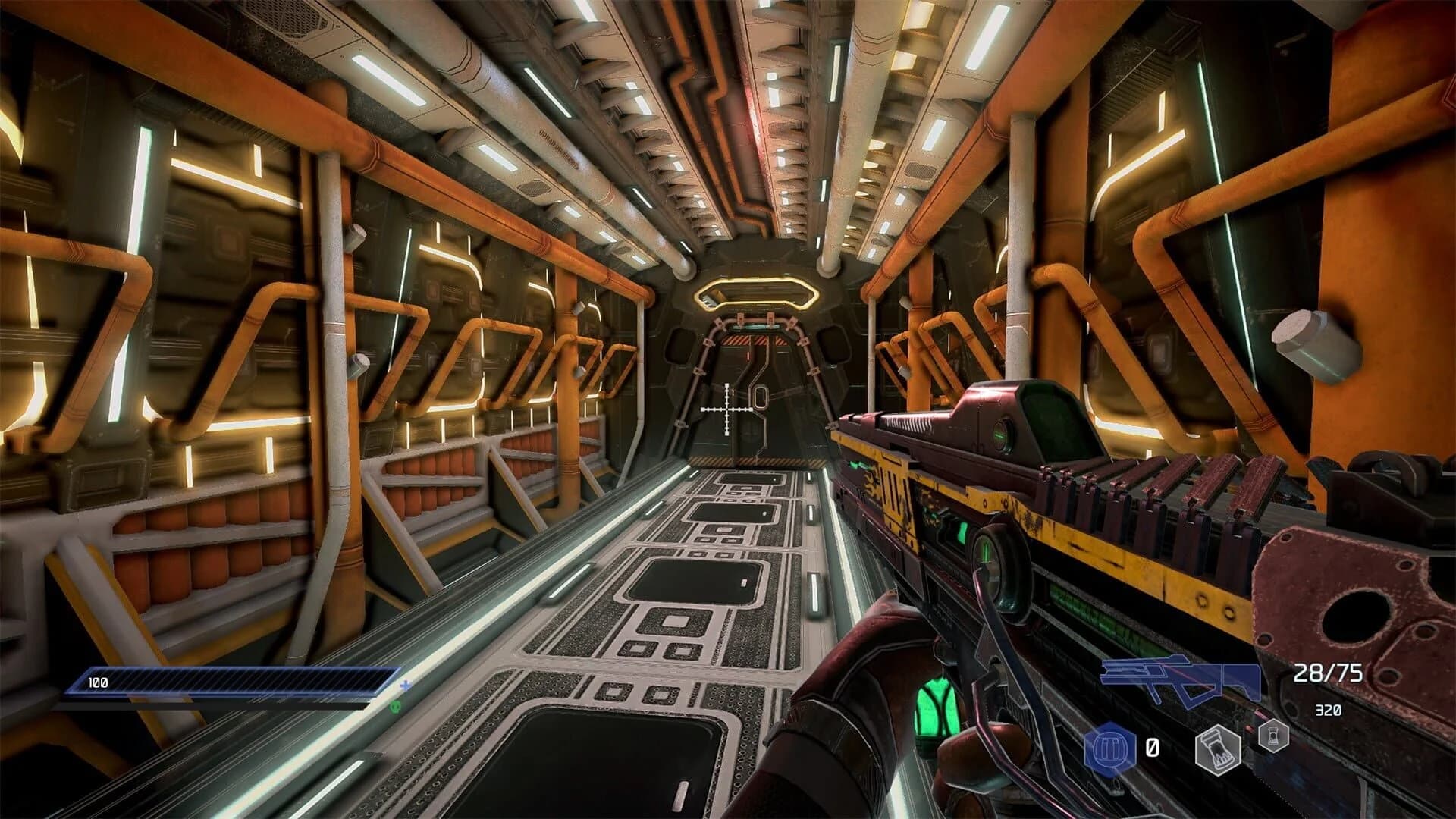The height and width of the screenshot is (819, 1456).
Task: Click the small flashbang hexagon icon
Action: [x=1273, y=738]
